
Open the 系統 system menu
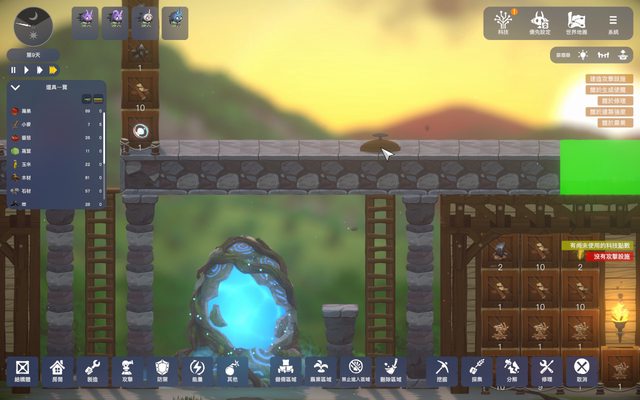pos(612,23)
